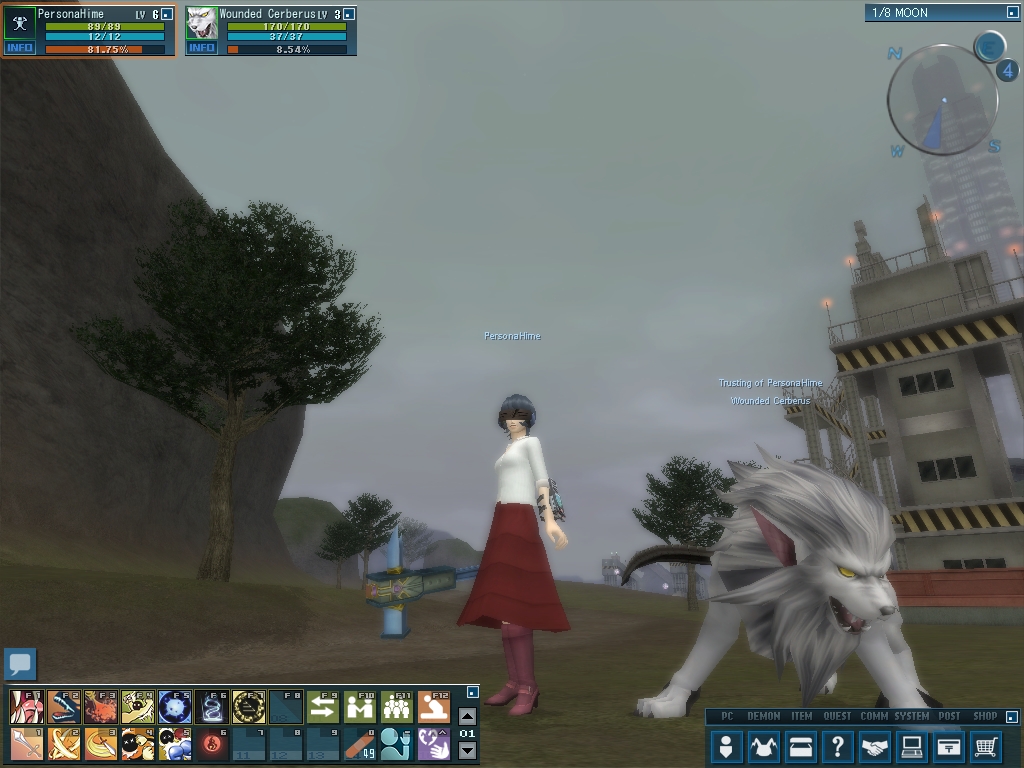
Task: Activate the F9 swap arrows action
Action: tap(322, 707)
